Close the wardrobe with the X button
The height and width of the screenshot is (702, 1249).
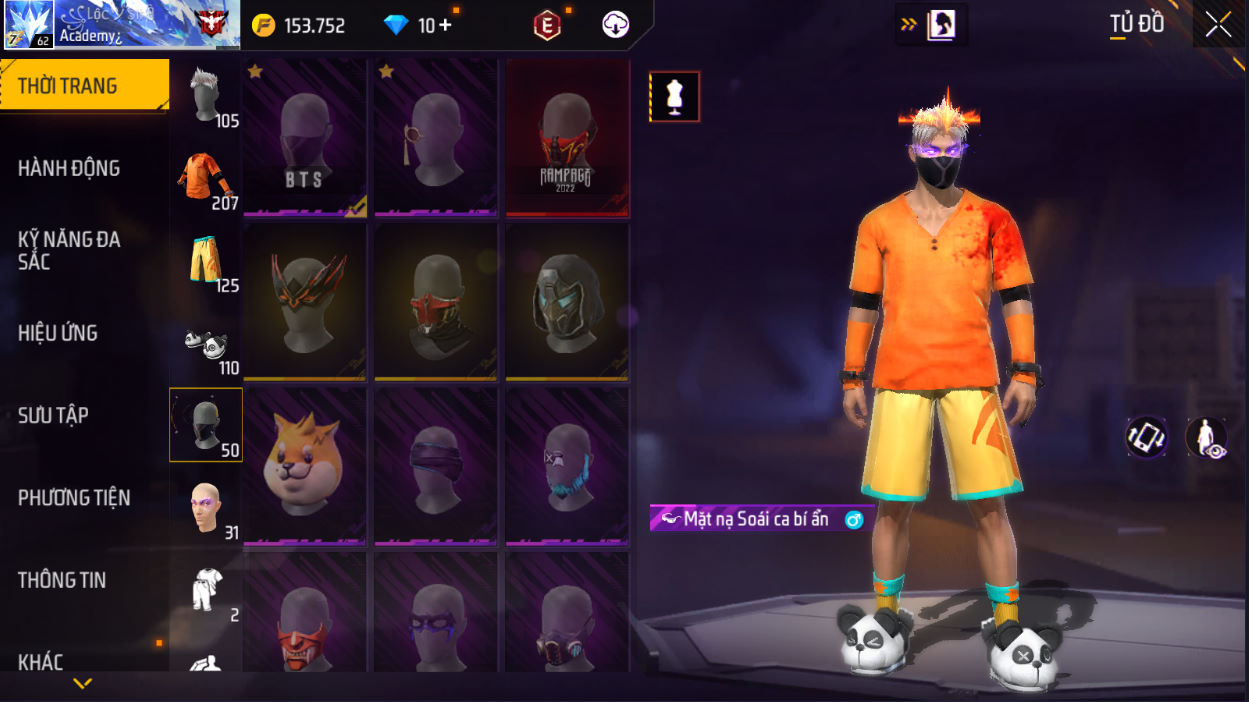[1218, 24]
